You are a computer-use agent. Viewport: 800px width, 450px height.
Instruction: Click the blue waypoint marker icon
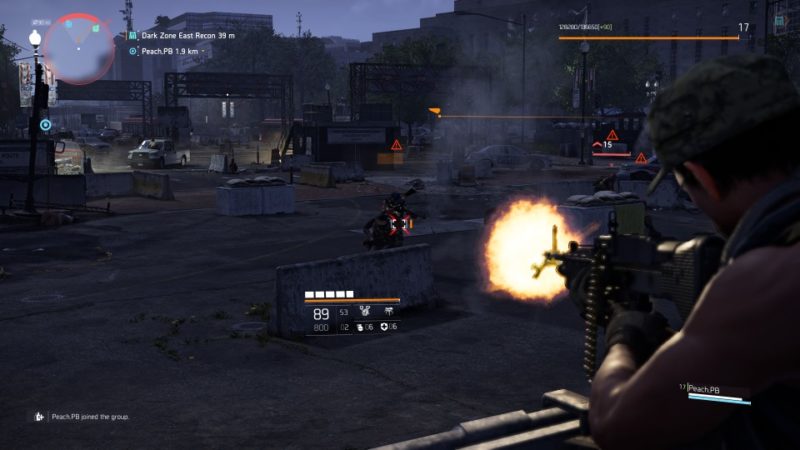pos(45,125)
